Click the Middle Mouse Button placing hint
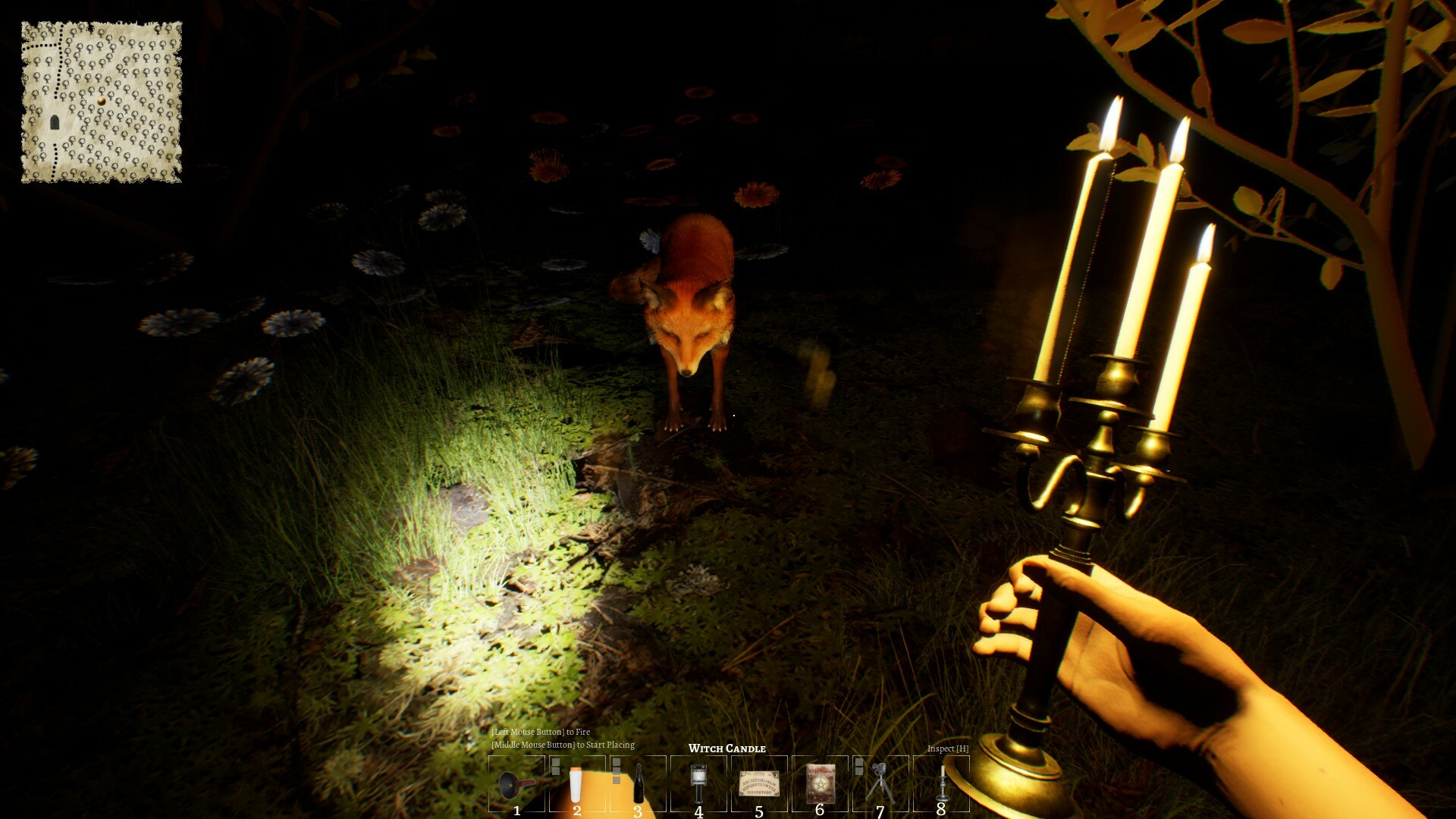This screenshot has width=1456, height=819. click(x=564, y=745)
